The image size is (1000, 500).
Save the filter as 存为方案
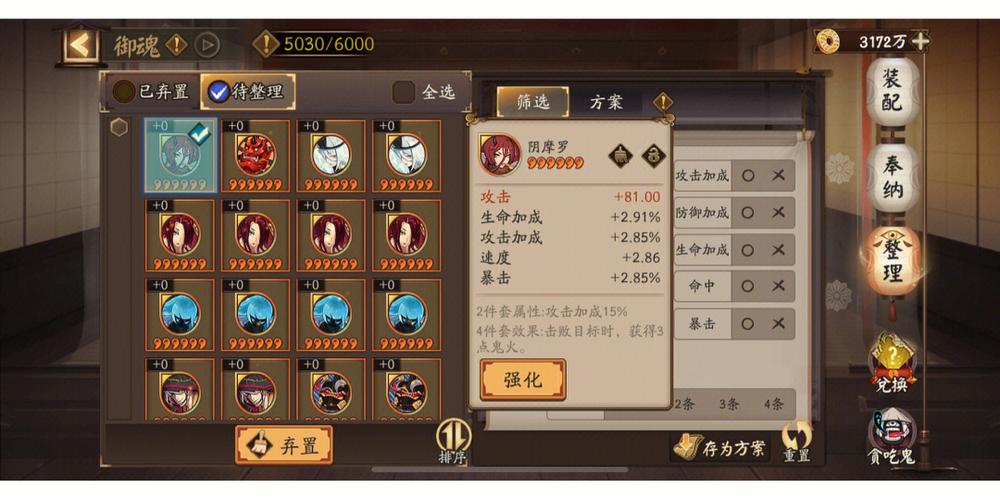click(720, 446)
